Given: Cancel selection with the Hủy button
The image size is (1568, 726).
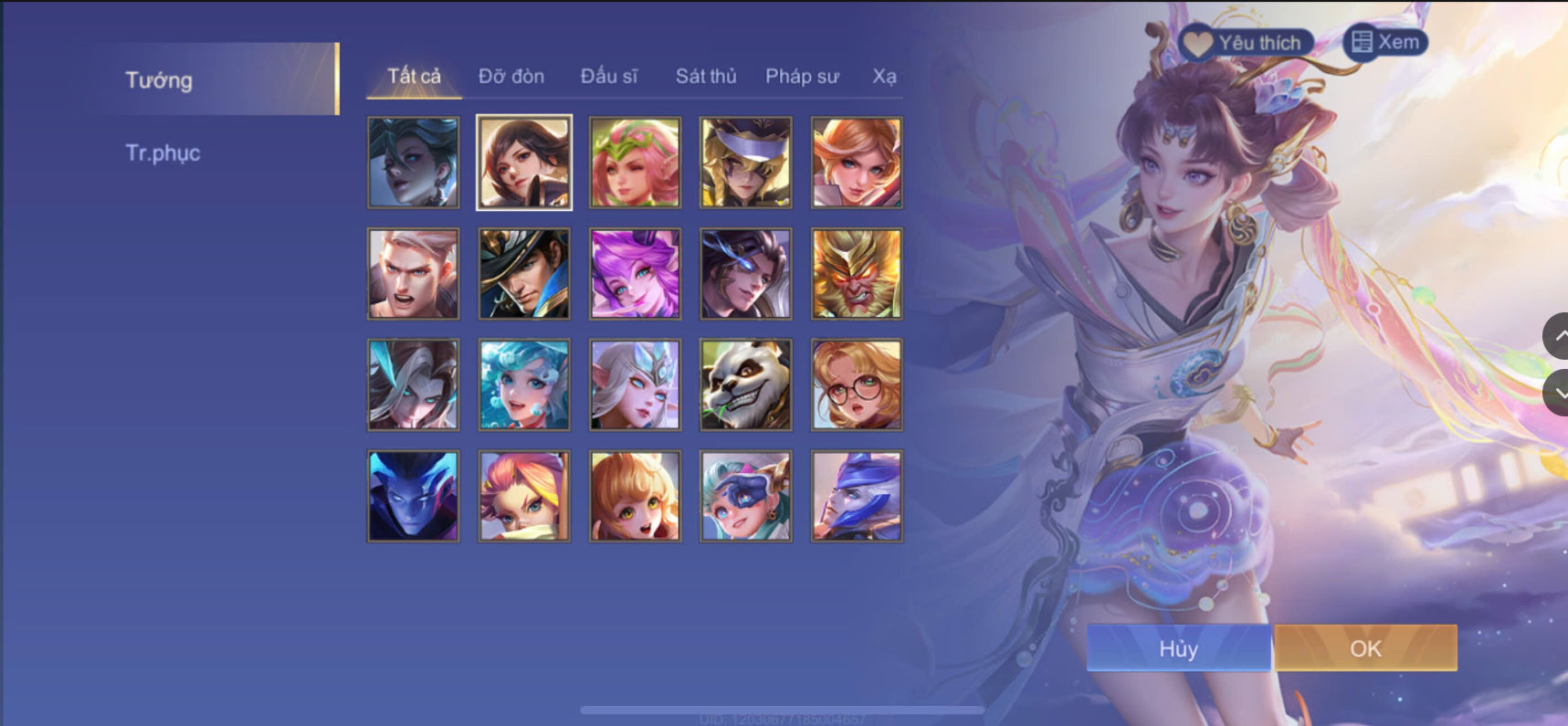Looking at the screenshot, I should (1178, 648).
